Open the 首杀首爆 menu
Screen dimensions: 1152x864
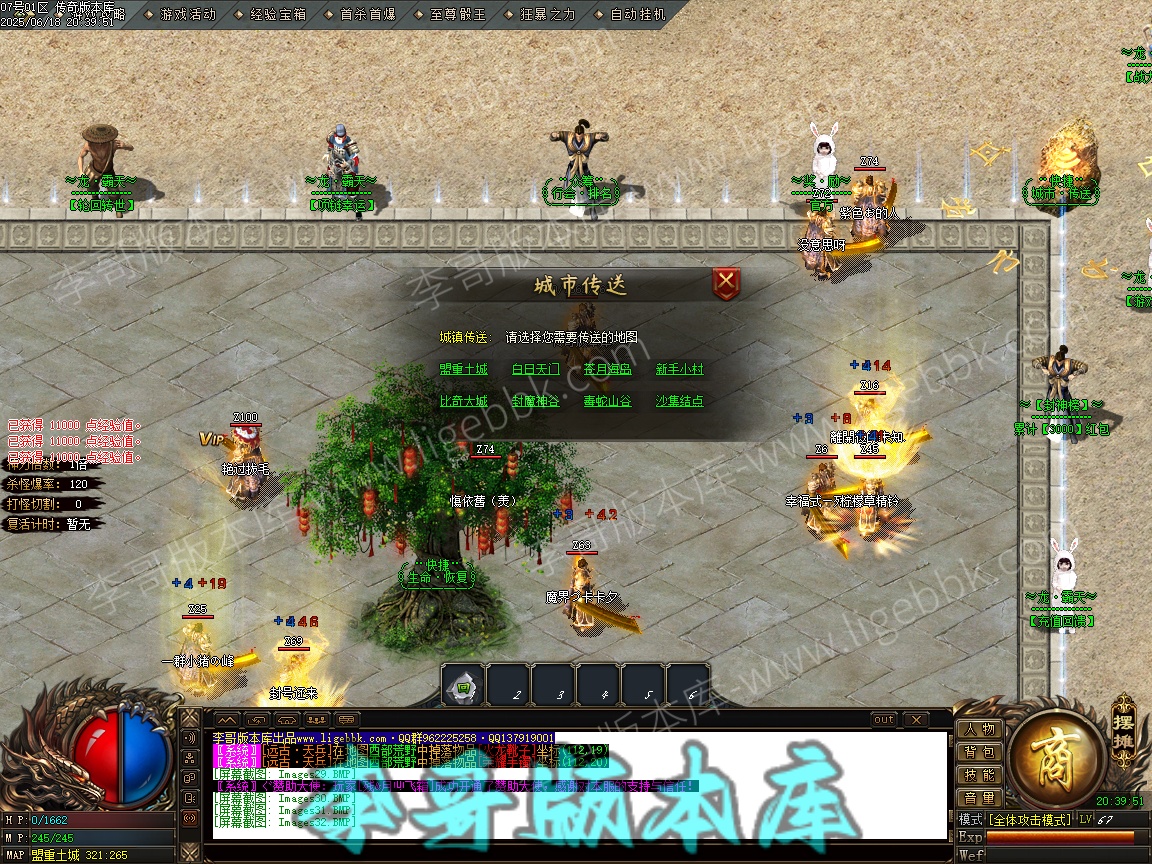(x=367, y=15)
